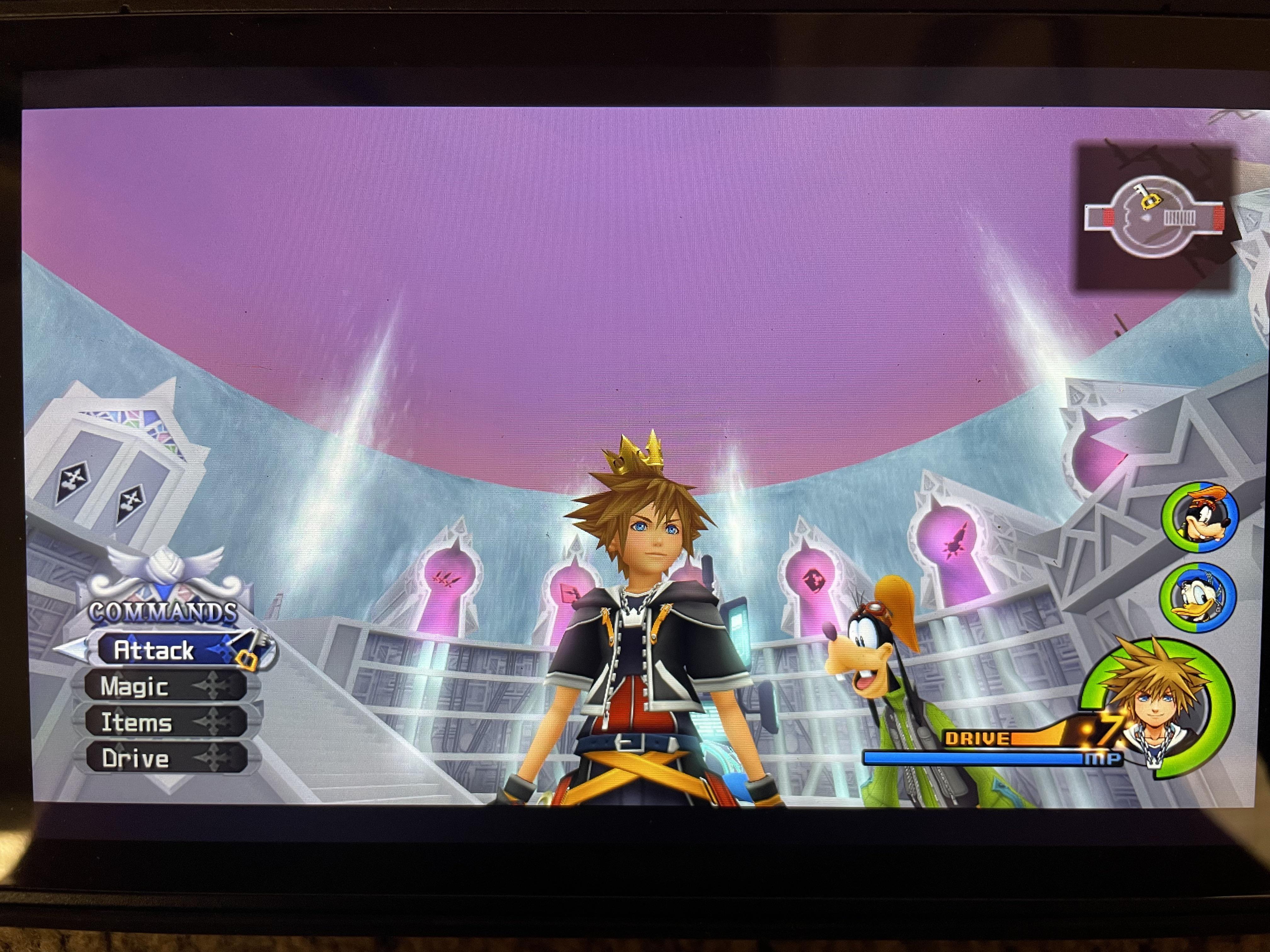Select the highlighted Attack menu entry
This screenshot has width=1270, height=952.
pos(155,650)
